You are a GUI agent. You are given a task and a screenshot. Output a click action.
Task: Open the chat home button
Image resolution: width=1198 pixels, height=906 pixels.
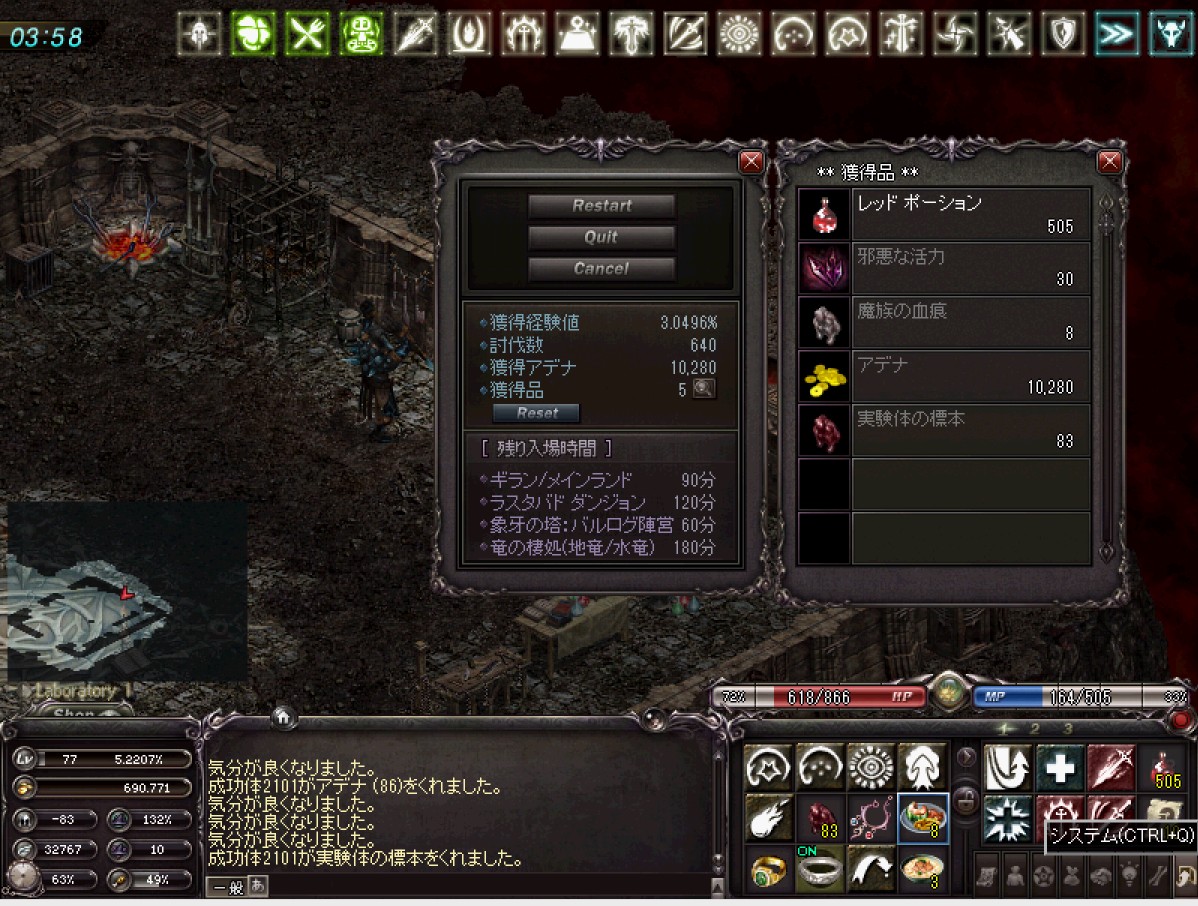[283, 716]
